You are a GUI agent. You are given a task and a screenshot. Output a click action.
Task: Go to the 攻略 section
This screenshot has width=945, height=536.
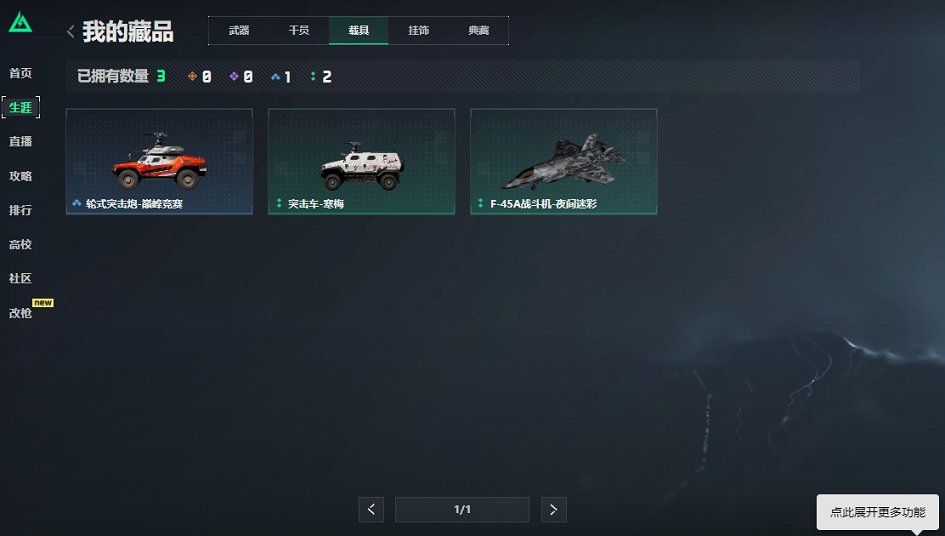coord(20,176)
